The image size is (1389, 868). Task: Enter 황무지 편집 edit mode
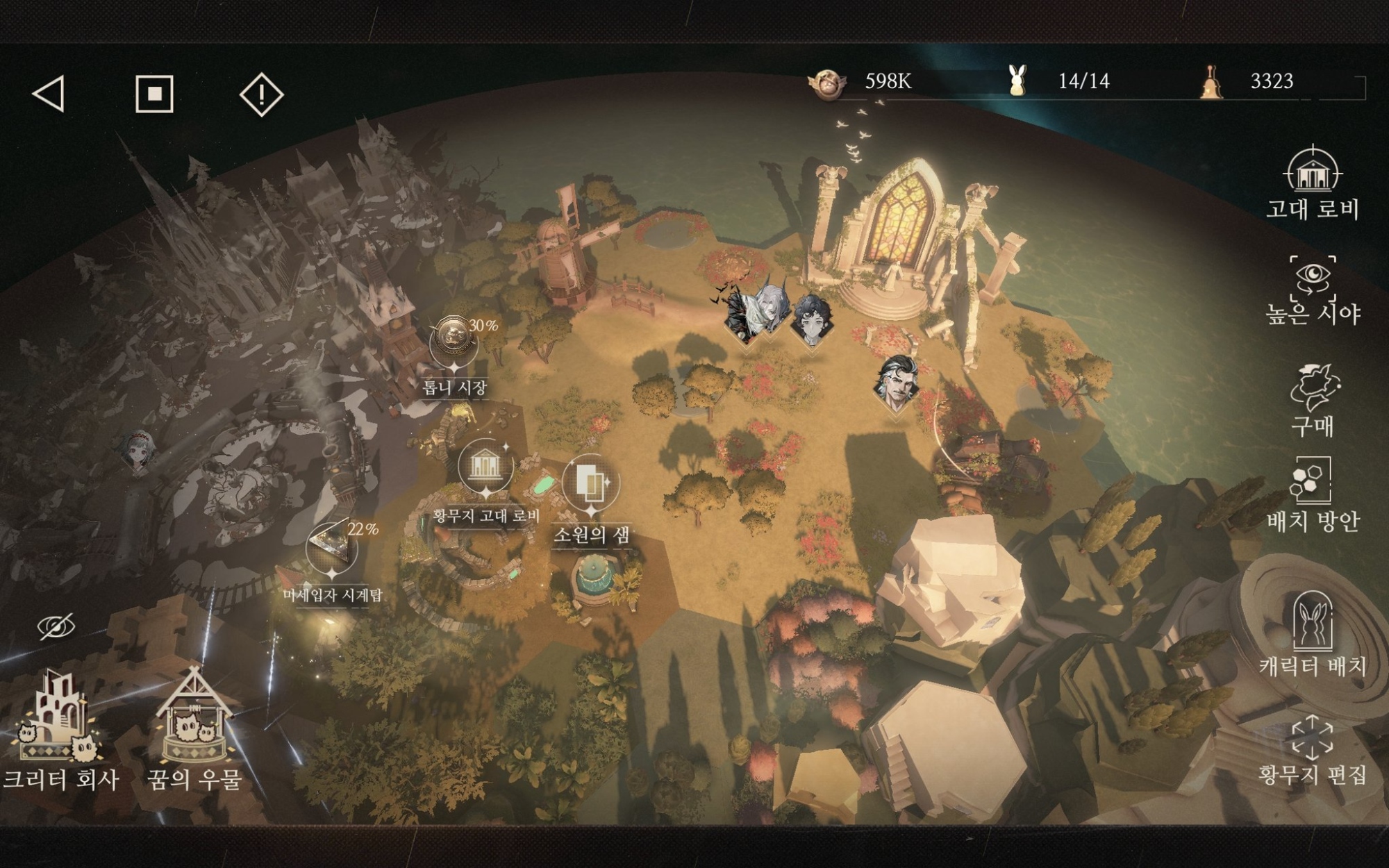(1312, 750)
